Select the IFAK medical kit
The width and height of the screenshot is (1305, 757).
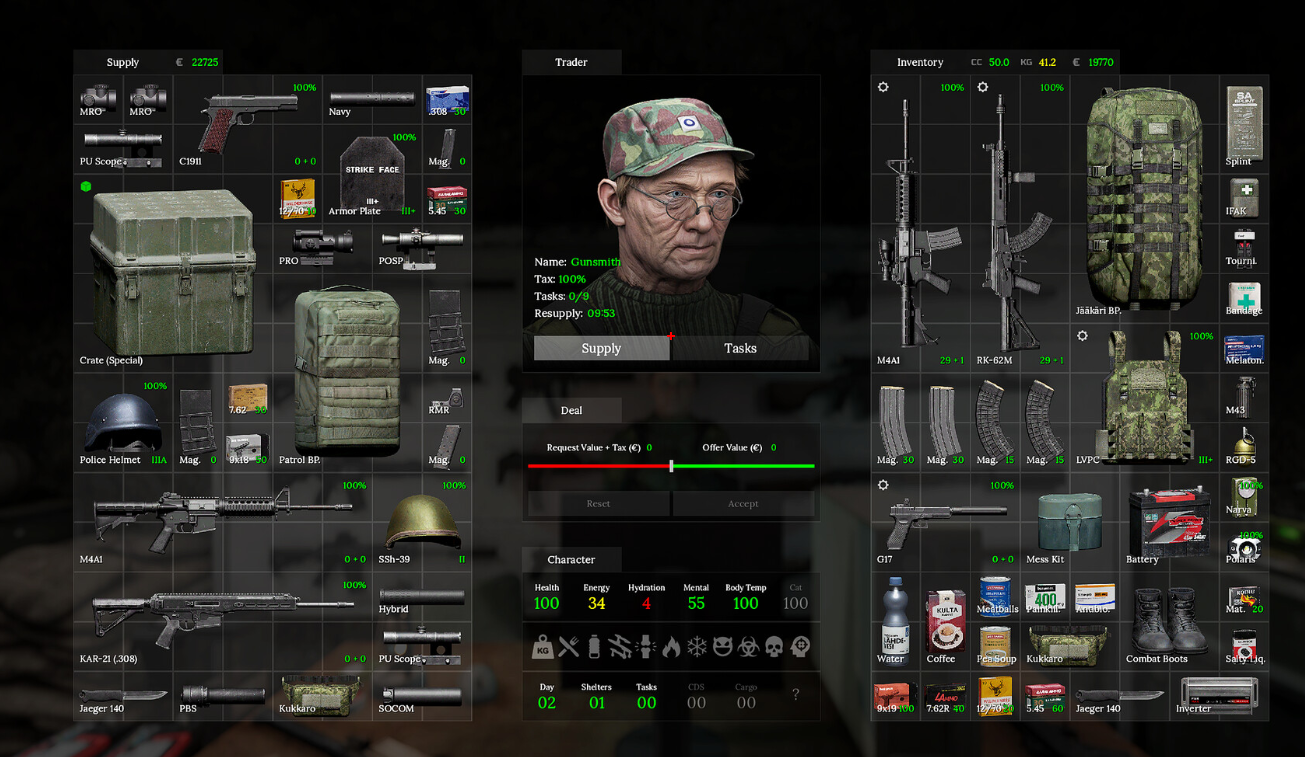[1244, 196]
